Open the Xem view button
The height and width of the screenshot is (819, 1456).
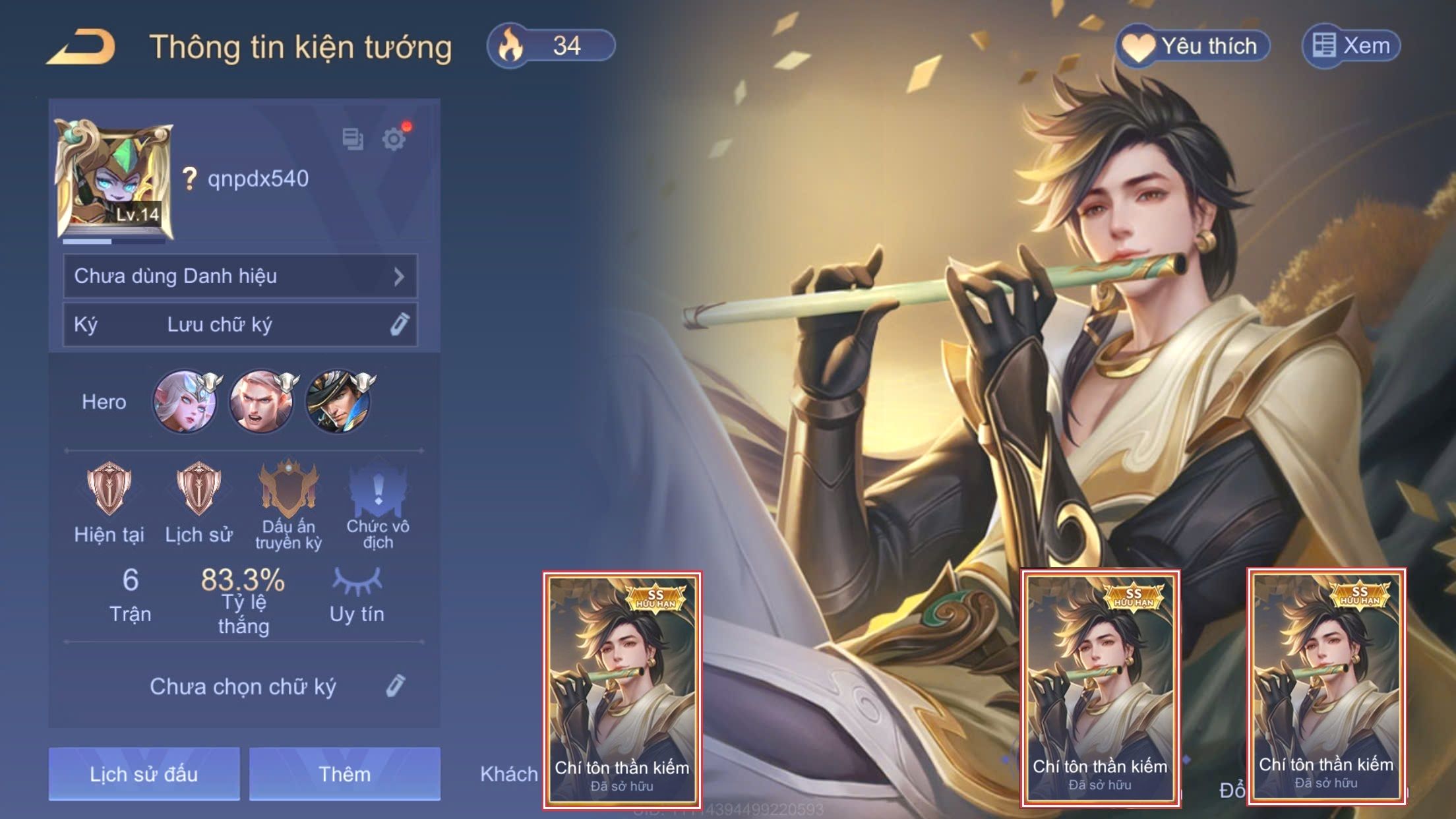point(1350,46)
